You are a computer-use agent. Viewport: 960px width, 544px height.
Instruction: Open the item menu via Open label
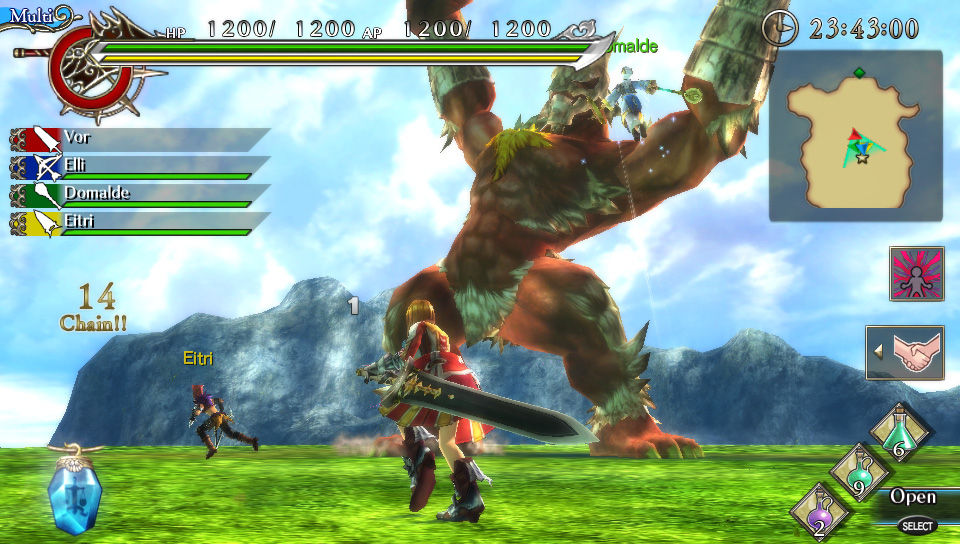click(913, 497)
